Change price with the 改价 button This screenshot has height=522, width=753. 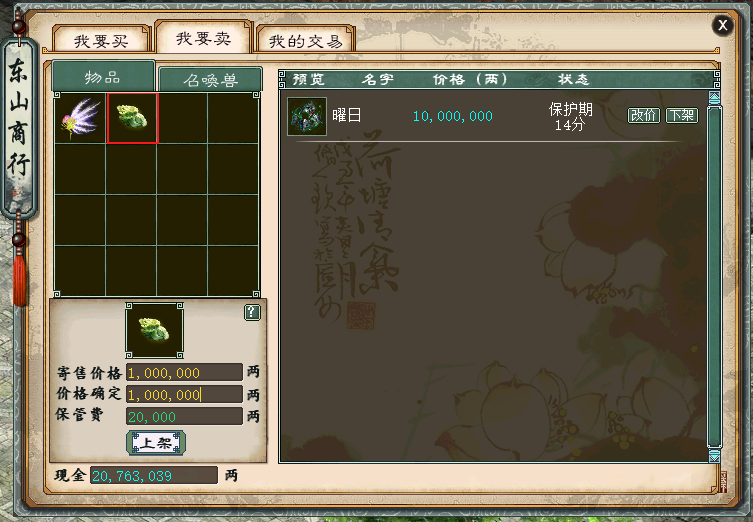[x=644, y=115]
